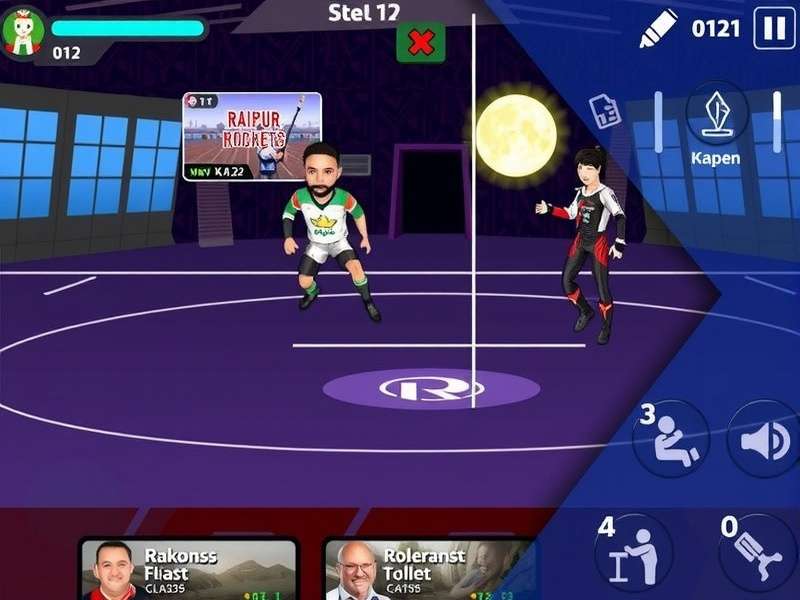
Task: Open the Raipur Rockets team banner
Action: (252, 136)
